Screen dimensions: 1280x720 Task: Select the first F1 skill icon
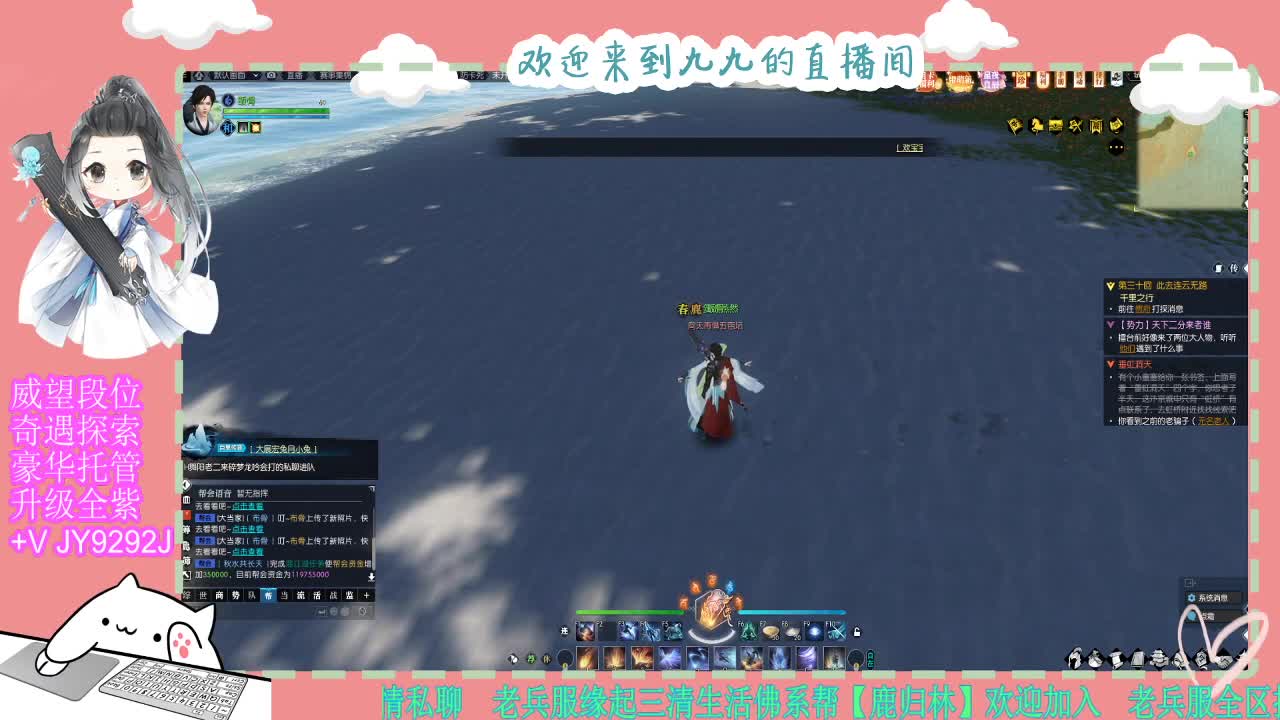click(x=585, y=631)
